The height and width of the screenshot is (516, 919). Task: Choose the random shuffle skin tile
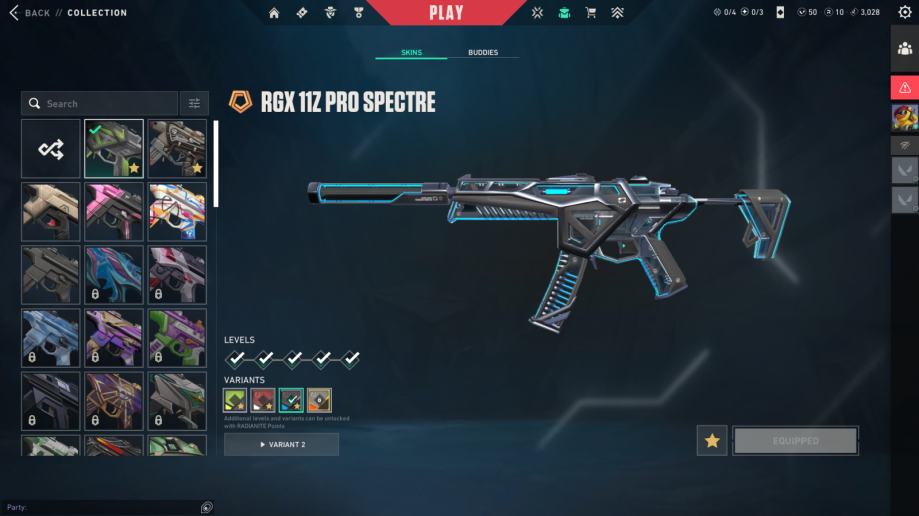click(x=51, y=149)
